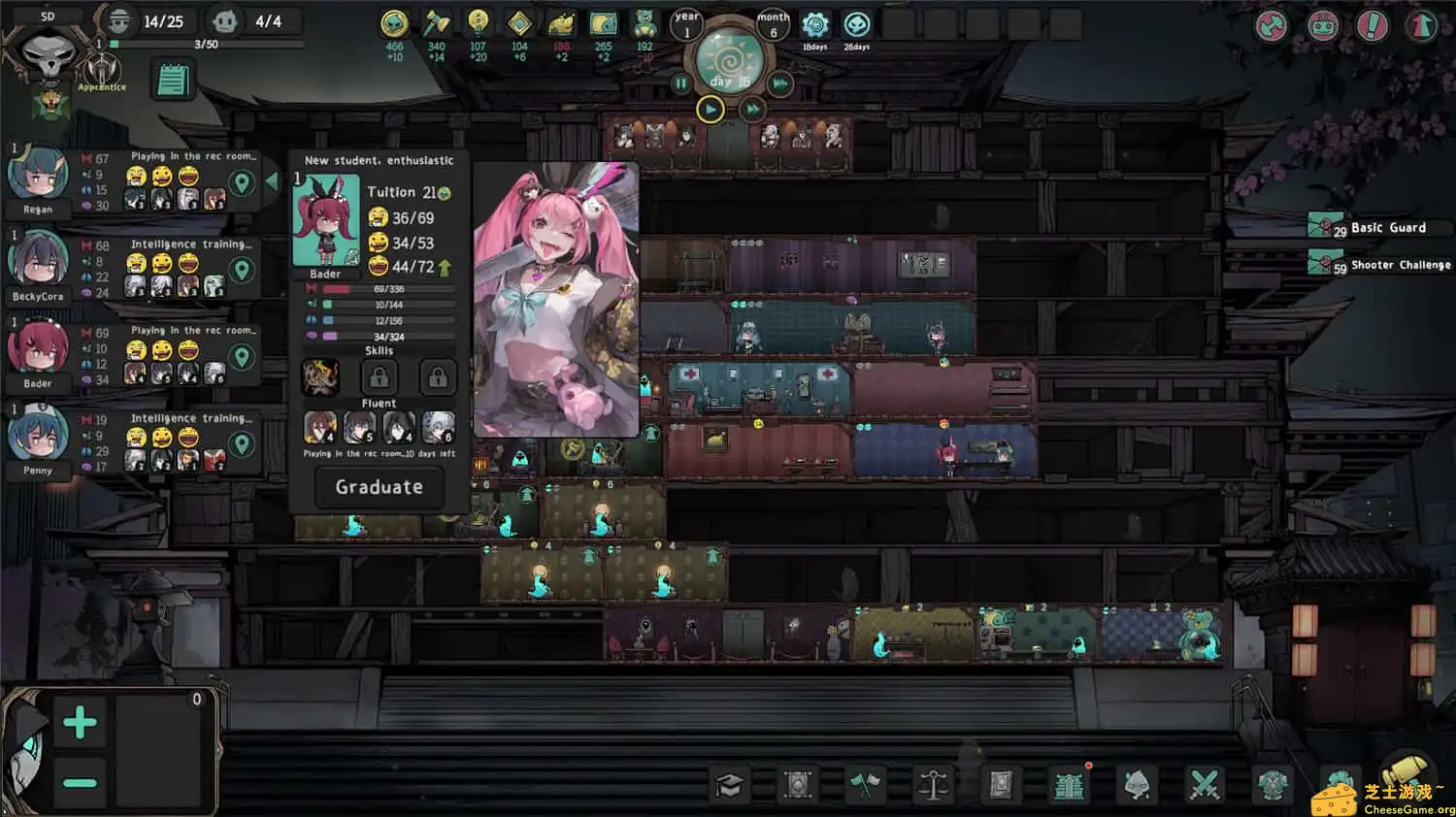
Task: Click Bader's portrait thumbnail in the panel
Action: (x=327, y=219)
